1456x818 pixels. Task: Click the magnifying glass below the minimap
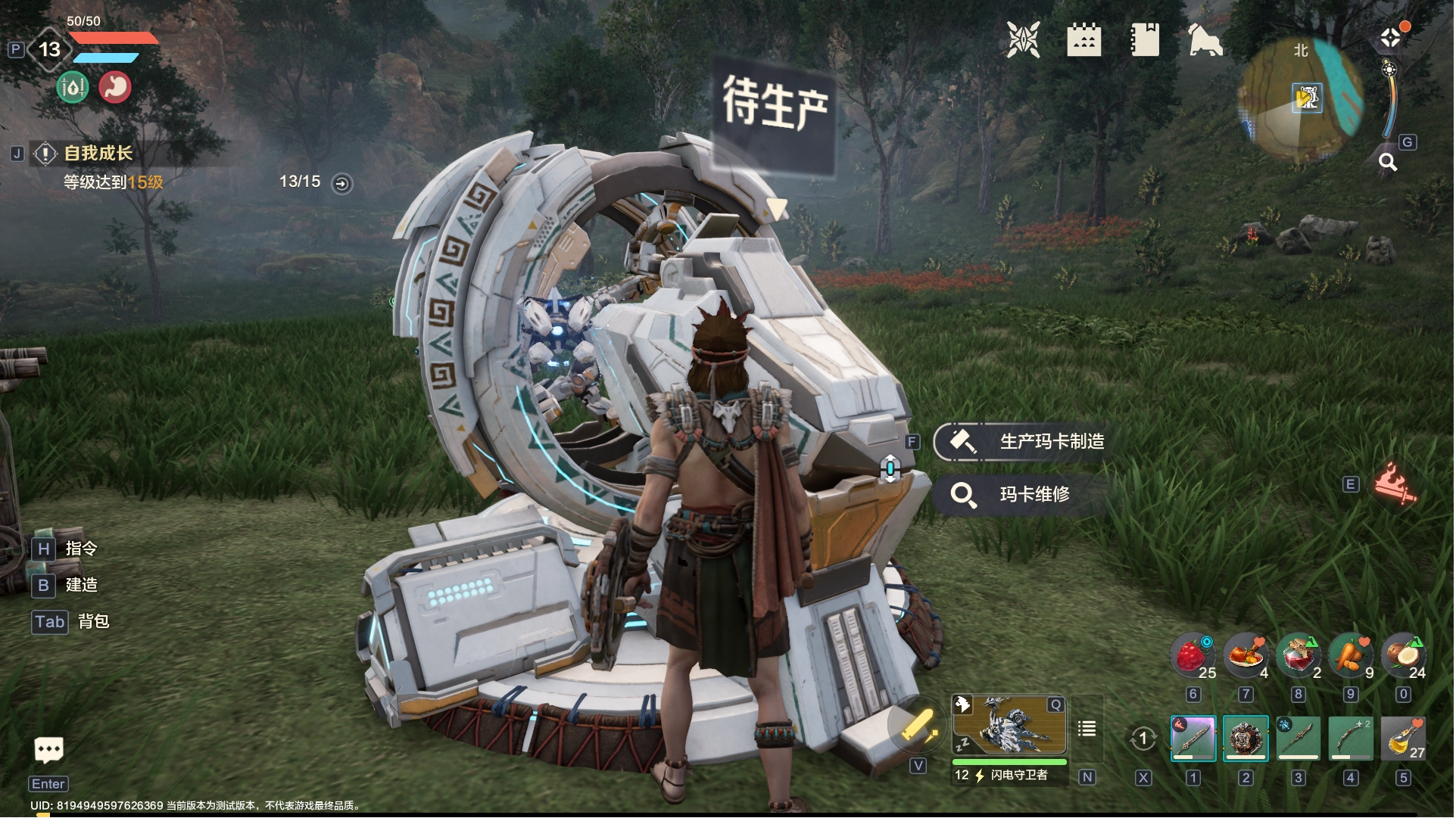[x=1387, y=162]
